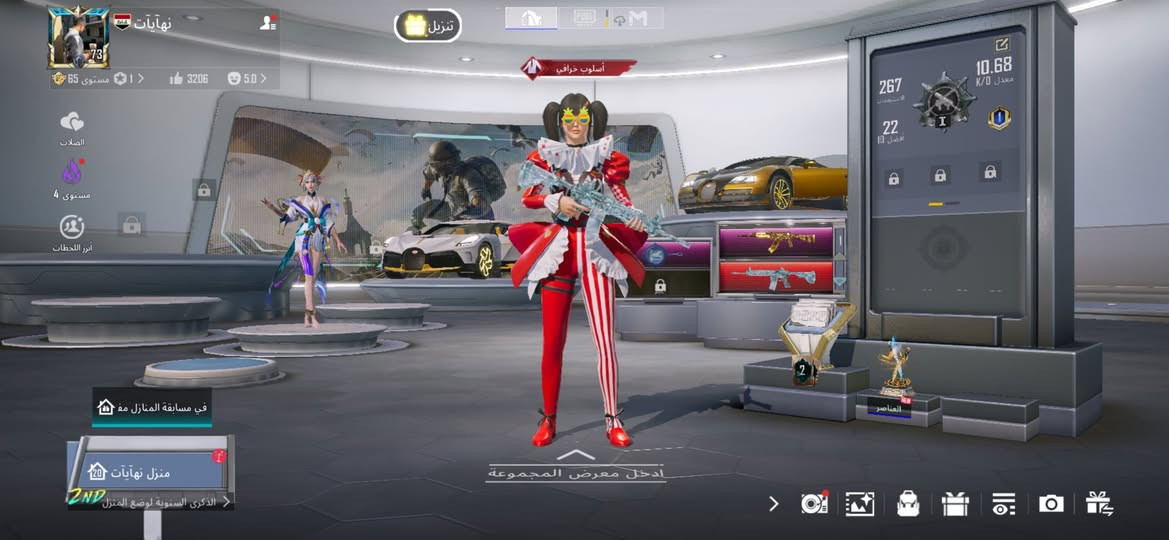Screen dimensions: 1169x540
Task: Open the gift box icon
Action: coord(955,503)
